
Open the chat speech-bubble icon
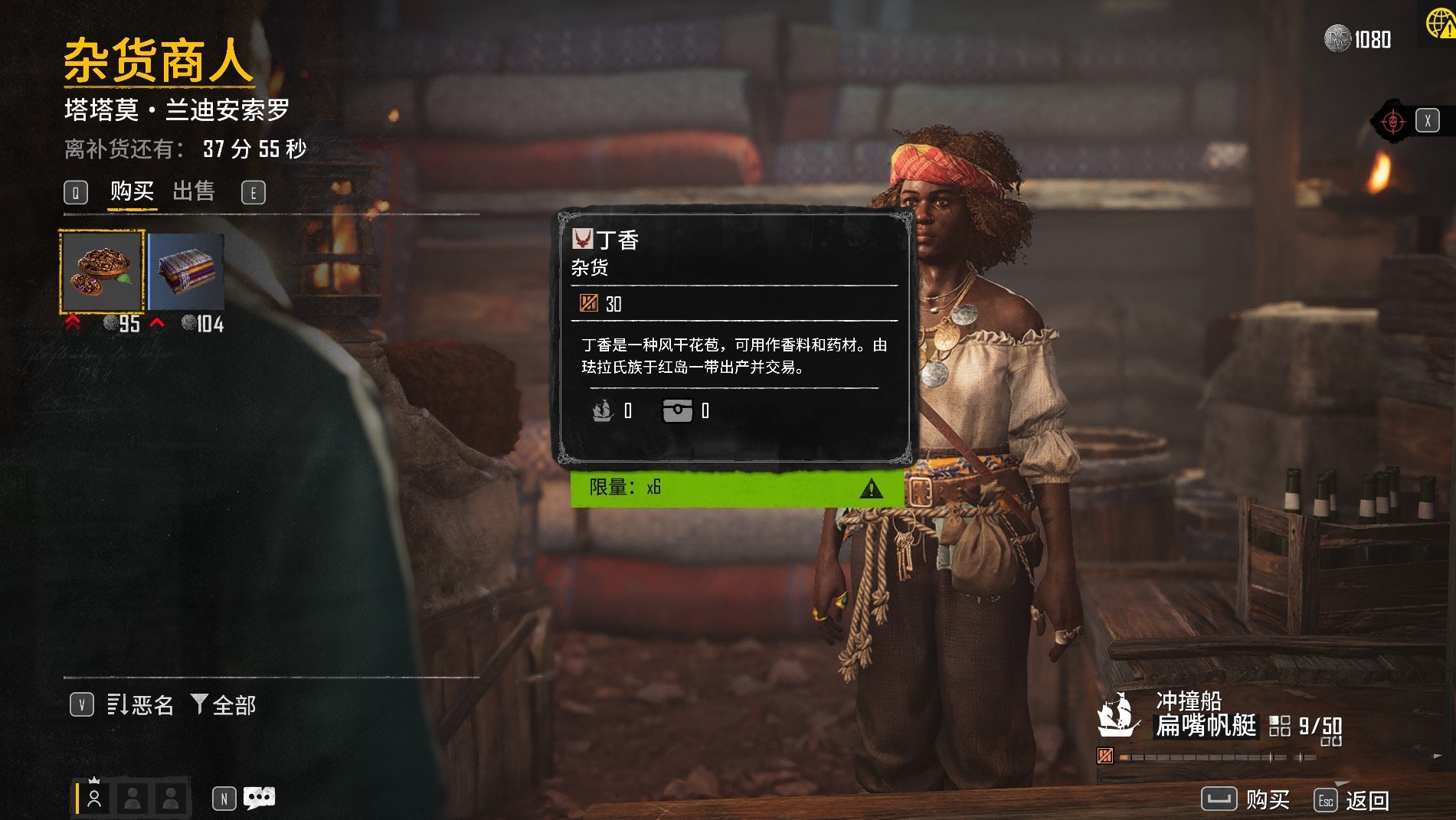click(x=259, y=799)
